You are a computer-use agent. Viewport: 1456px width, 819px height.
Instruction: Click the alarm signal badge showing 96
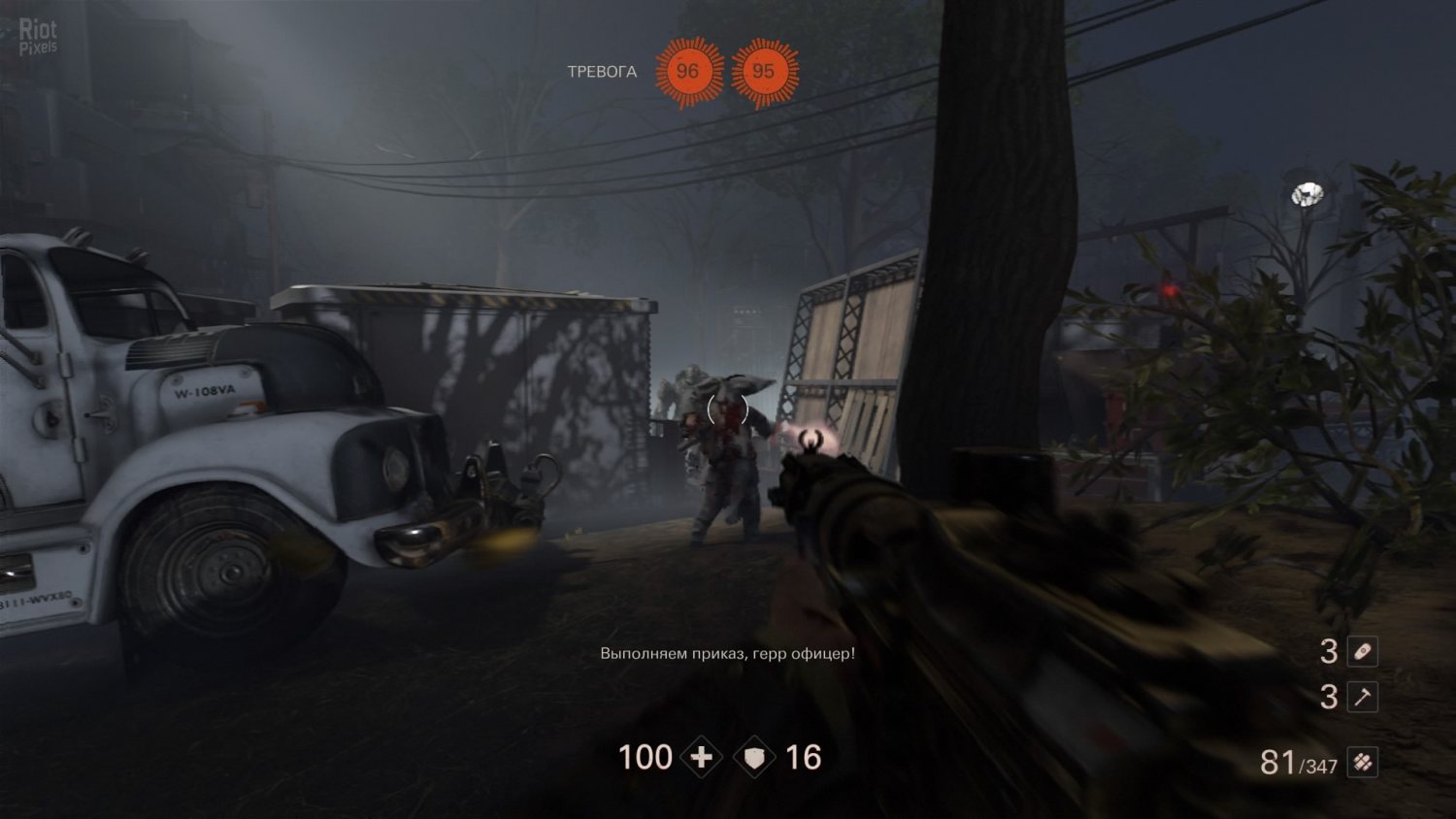click(x=688, y=72)
